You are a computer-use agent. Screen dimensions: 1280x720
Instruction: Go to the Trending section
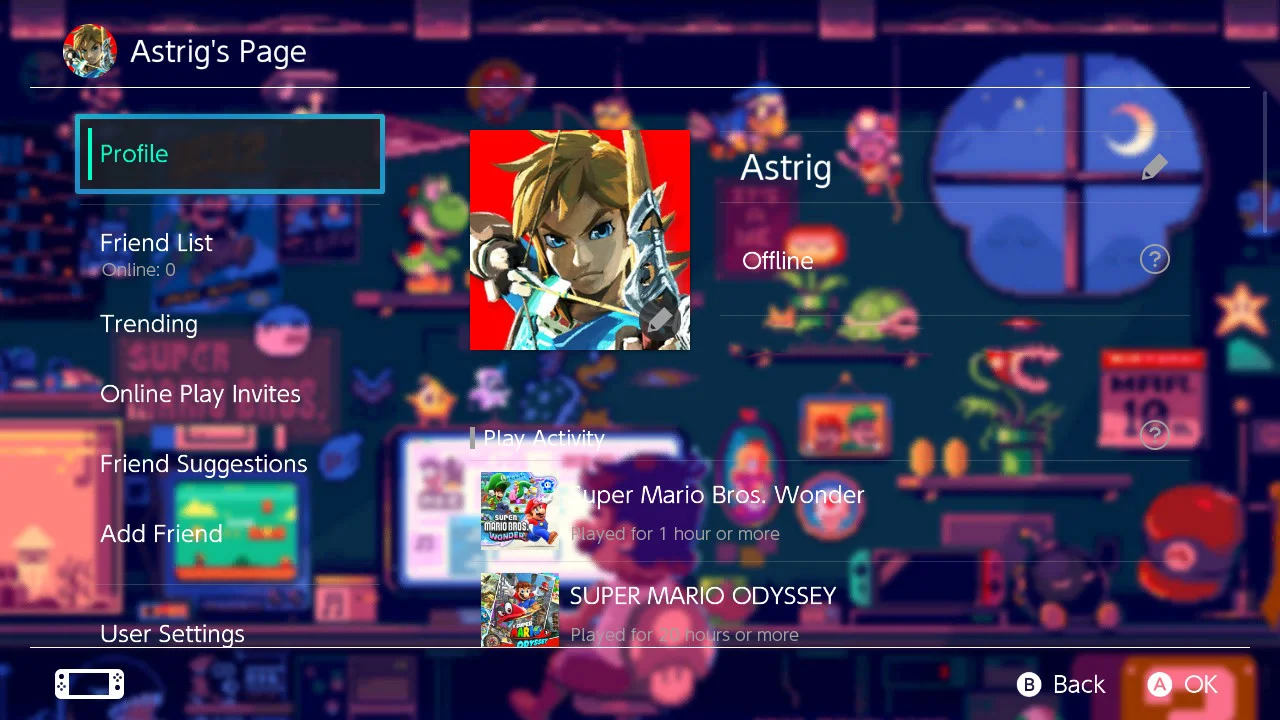149,324
